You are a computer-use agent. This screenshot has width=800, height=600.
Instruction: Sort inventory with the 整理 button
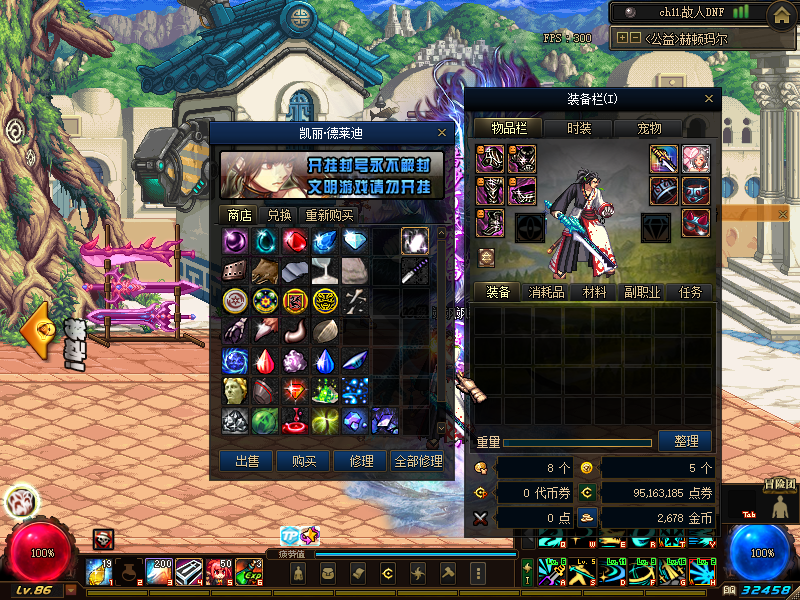point(685,441)
